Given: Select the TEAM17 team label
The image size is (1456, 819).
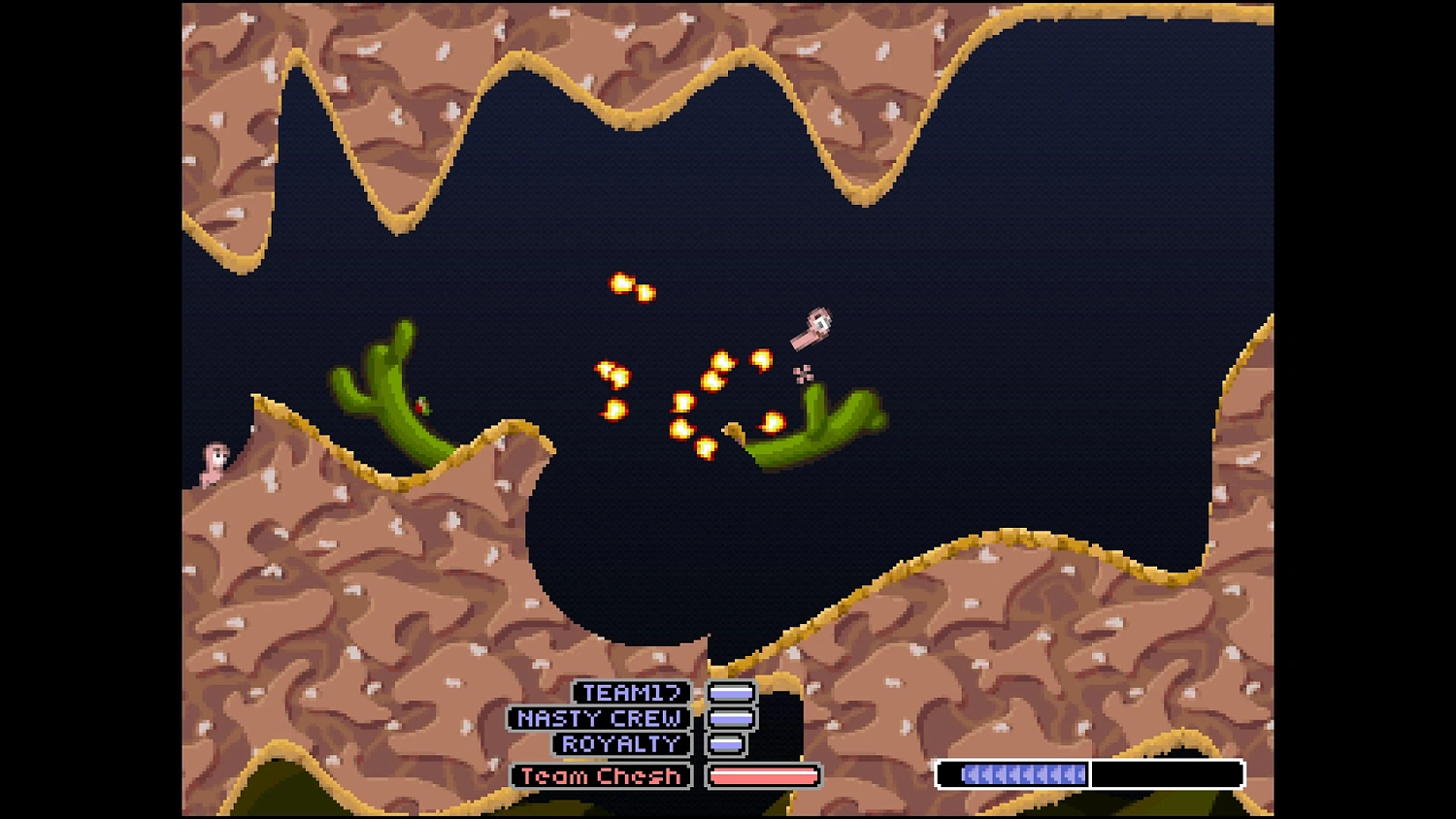Looking at the screenshot, I should click(x=631, y=692).
